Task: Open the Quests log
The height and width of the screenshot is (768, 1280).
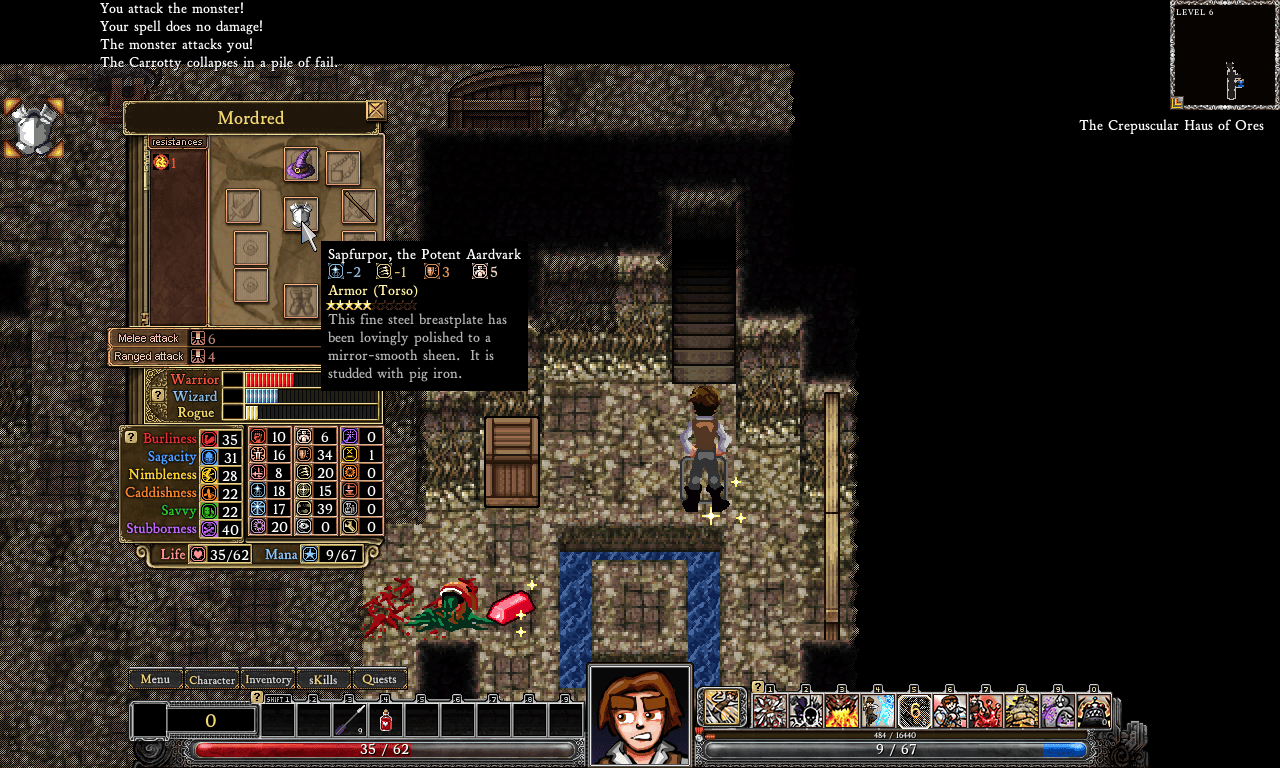Action: (x=380, y=679)
